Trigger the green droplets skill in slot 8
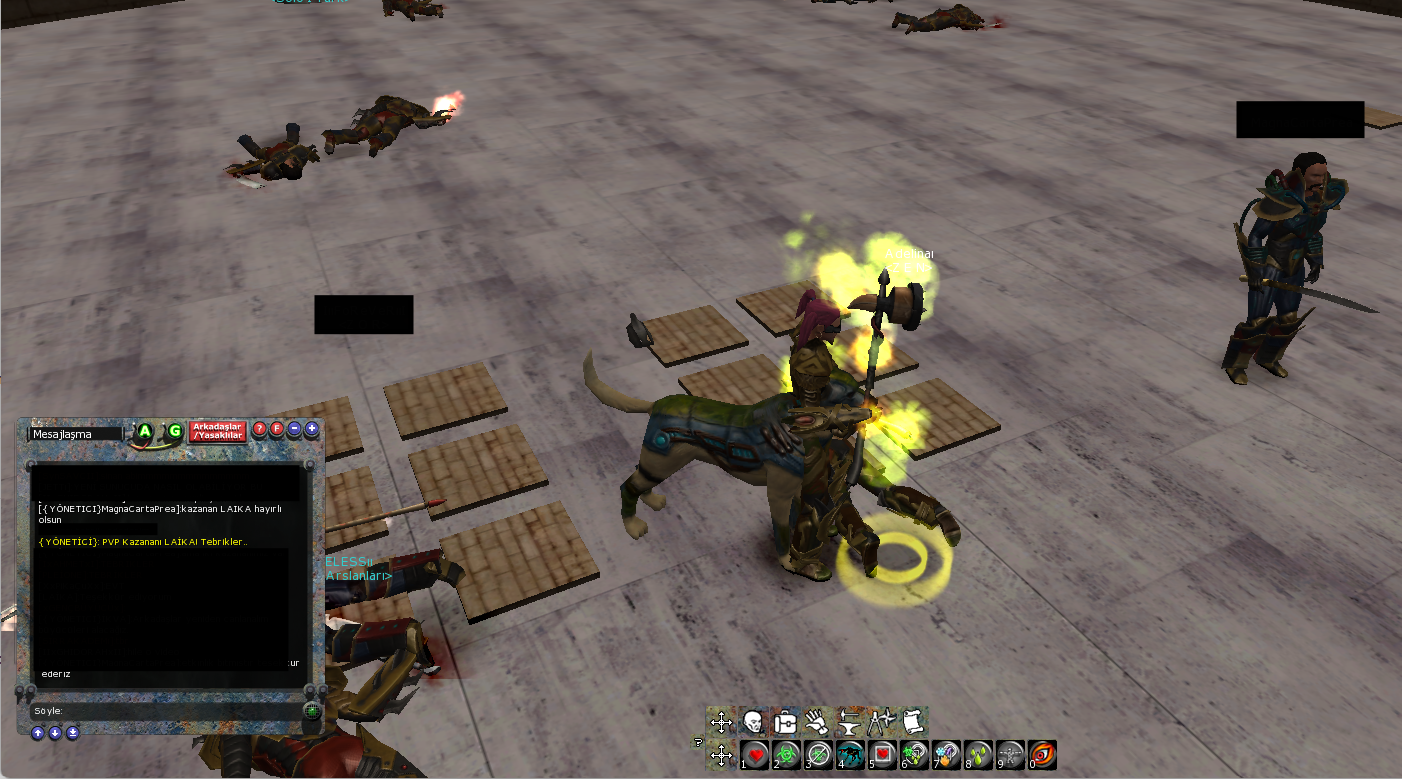This screenshot has width=1402, height=779. pos(978,755)
